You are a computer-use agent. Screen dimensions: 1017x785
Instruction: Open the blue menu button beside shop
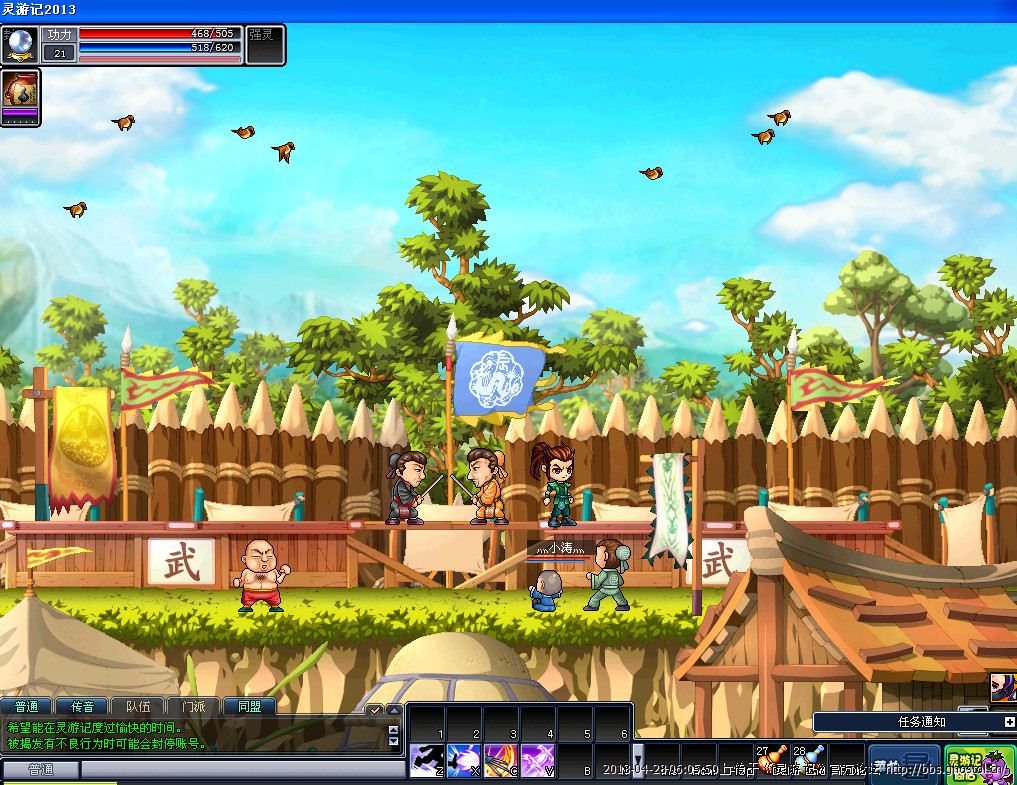click(903, 764)
